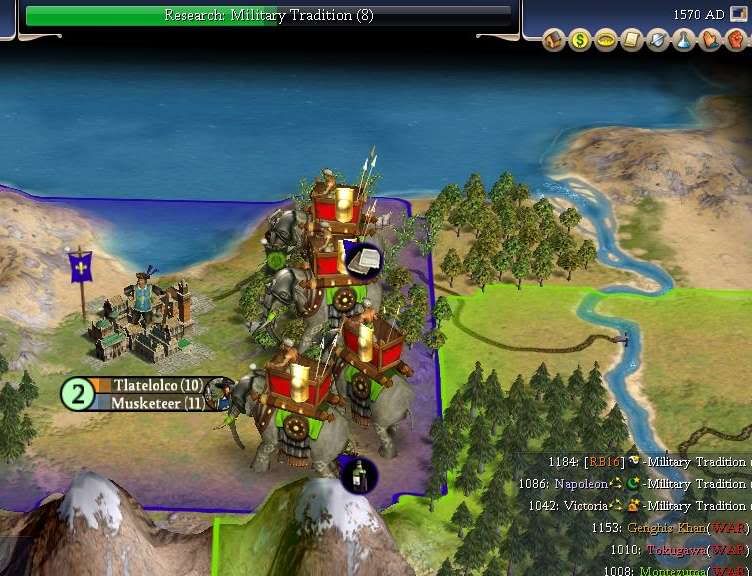Select the Tlatelolco city name bar
Image resolution: width=752 pixels, height=576 pixels.
(151, 385)
